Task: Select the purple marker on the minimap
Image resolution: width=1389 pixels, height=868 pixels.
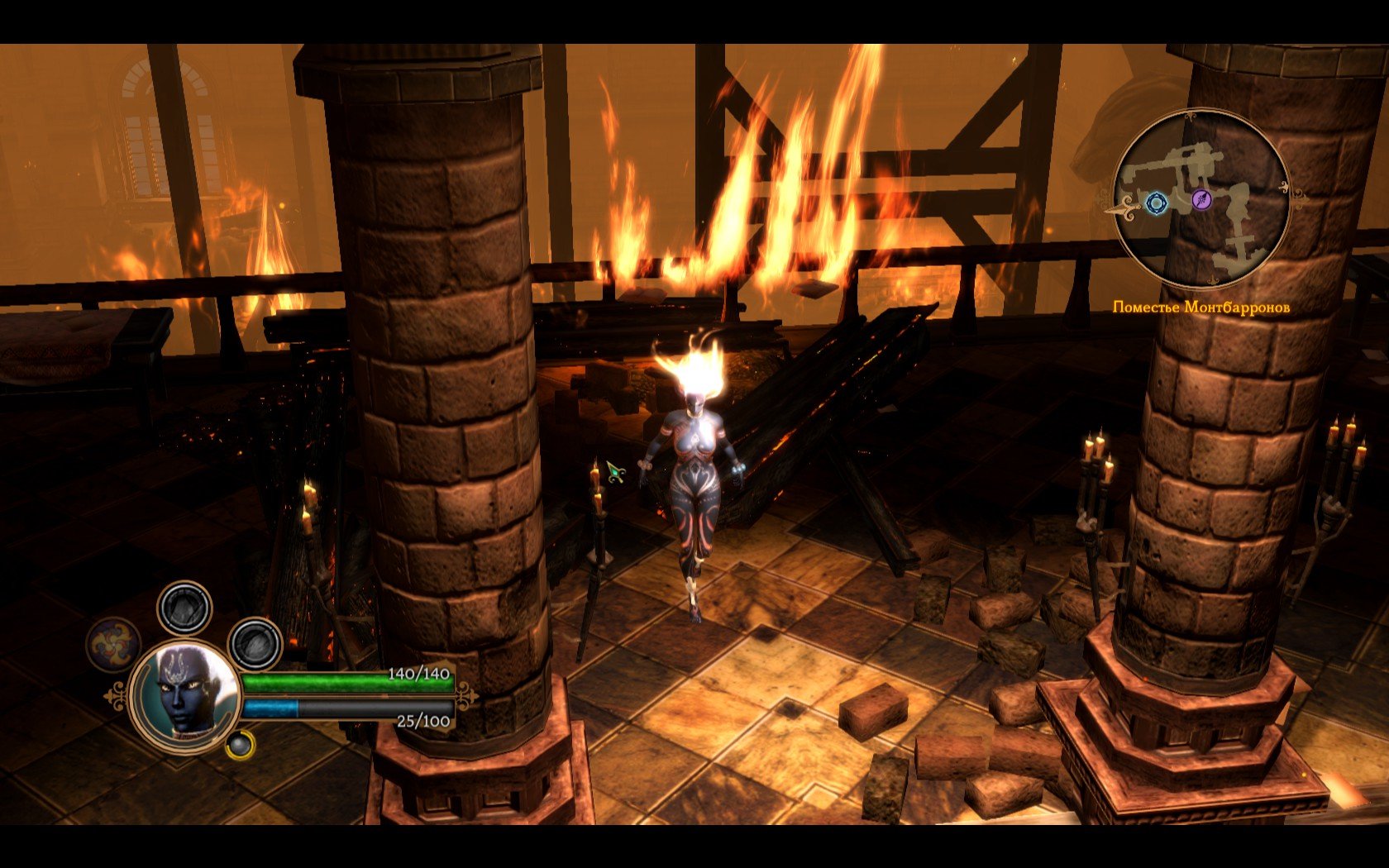Action: pyautogui.click(x=1201, y=198)
